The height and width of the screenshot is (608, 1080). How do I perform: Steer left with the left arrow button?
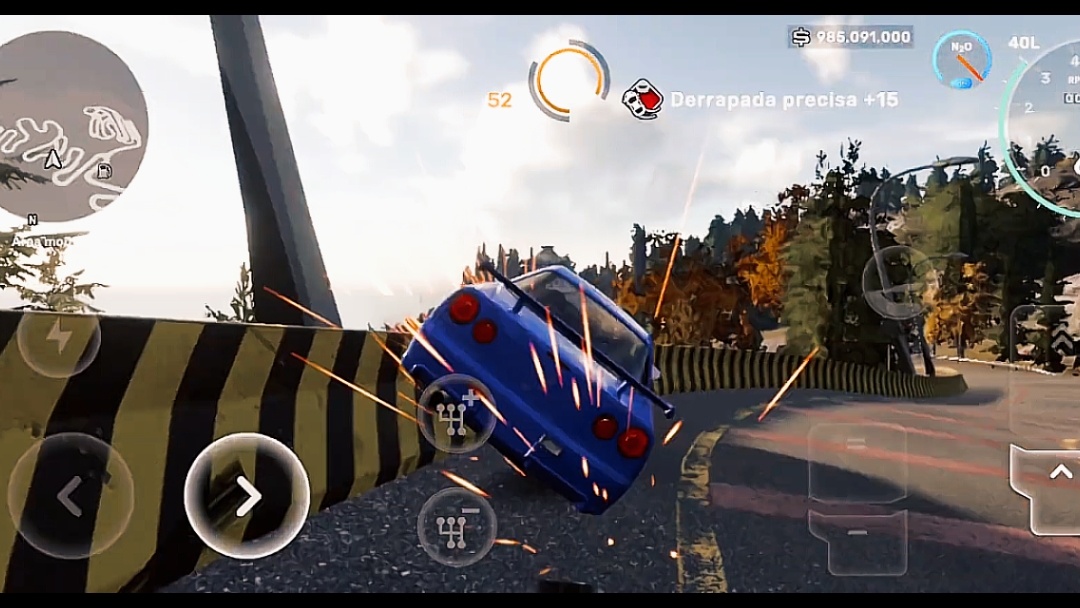tap(70, 495)
